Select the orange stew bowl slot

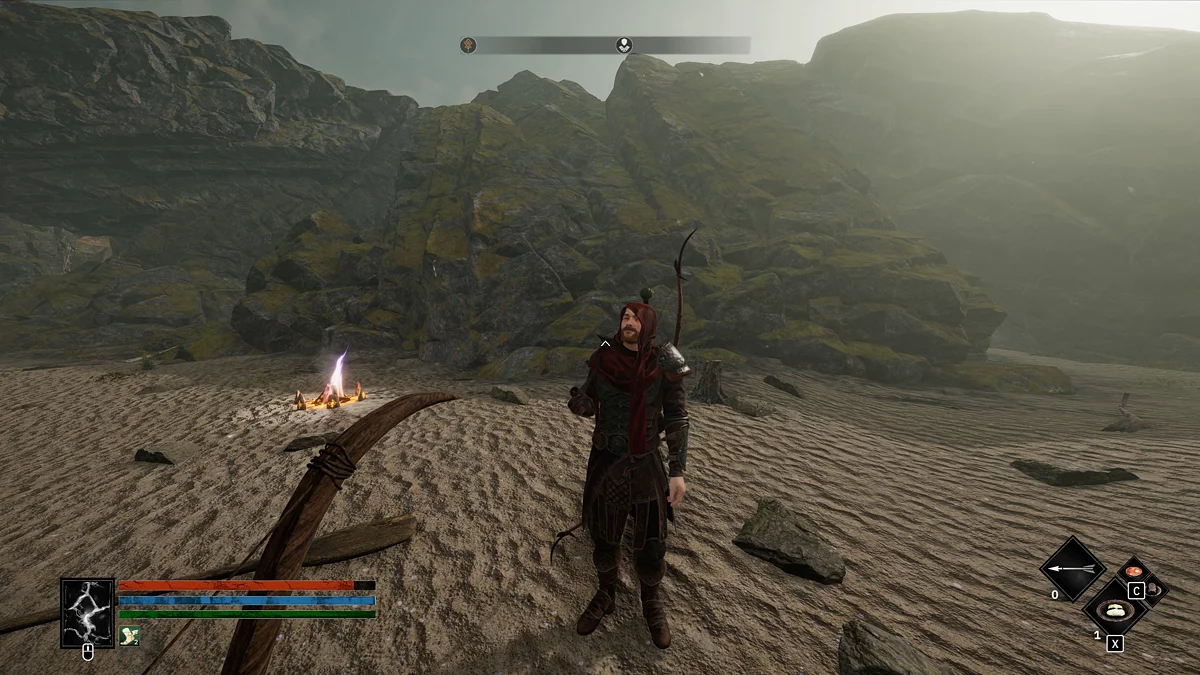tap(1134, 573)
